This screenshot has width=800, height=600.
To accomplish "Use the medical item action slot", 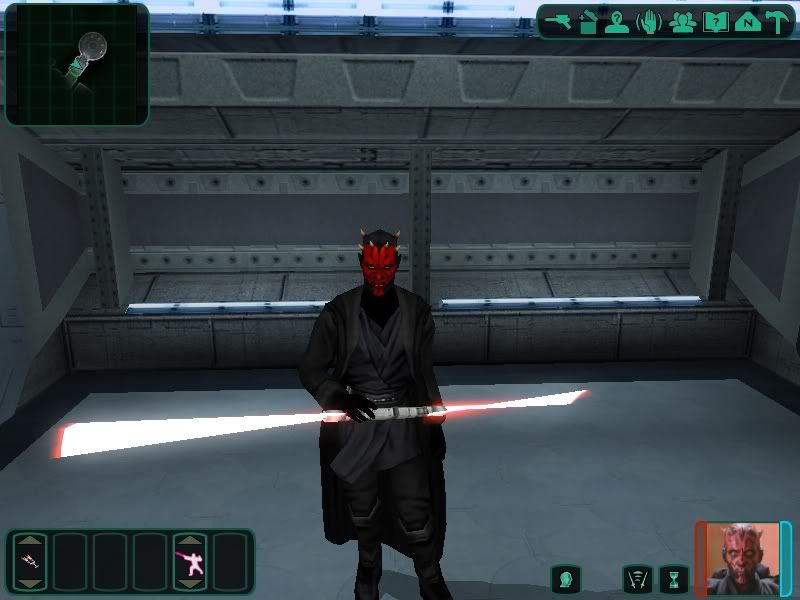I will pyautogui.click(x=30, y=561).
